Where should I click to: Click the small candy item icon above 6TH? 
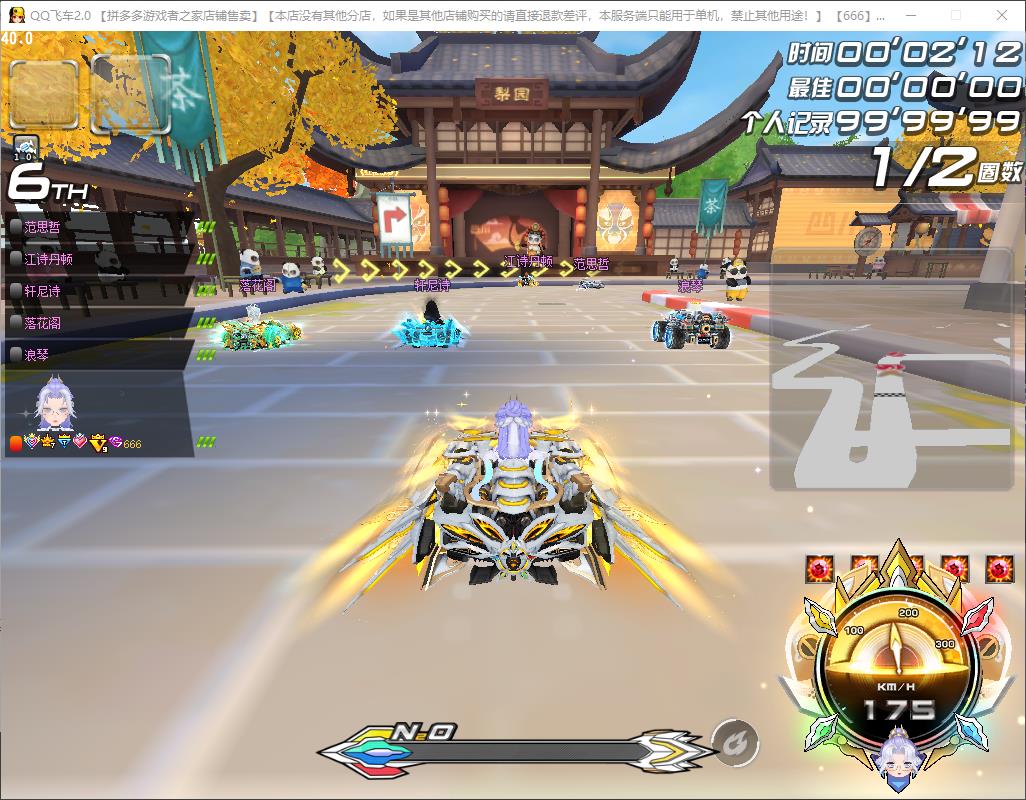point(26,148)
